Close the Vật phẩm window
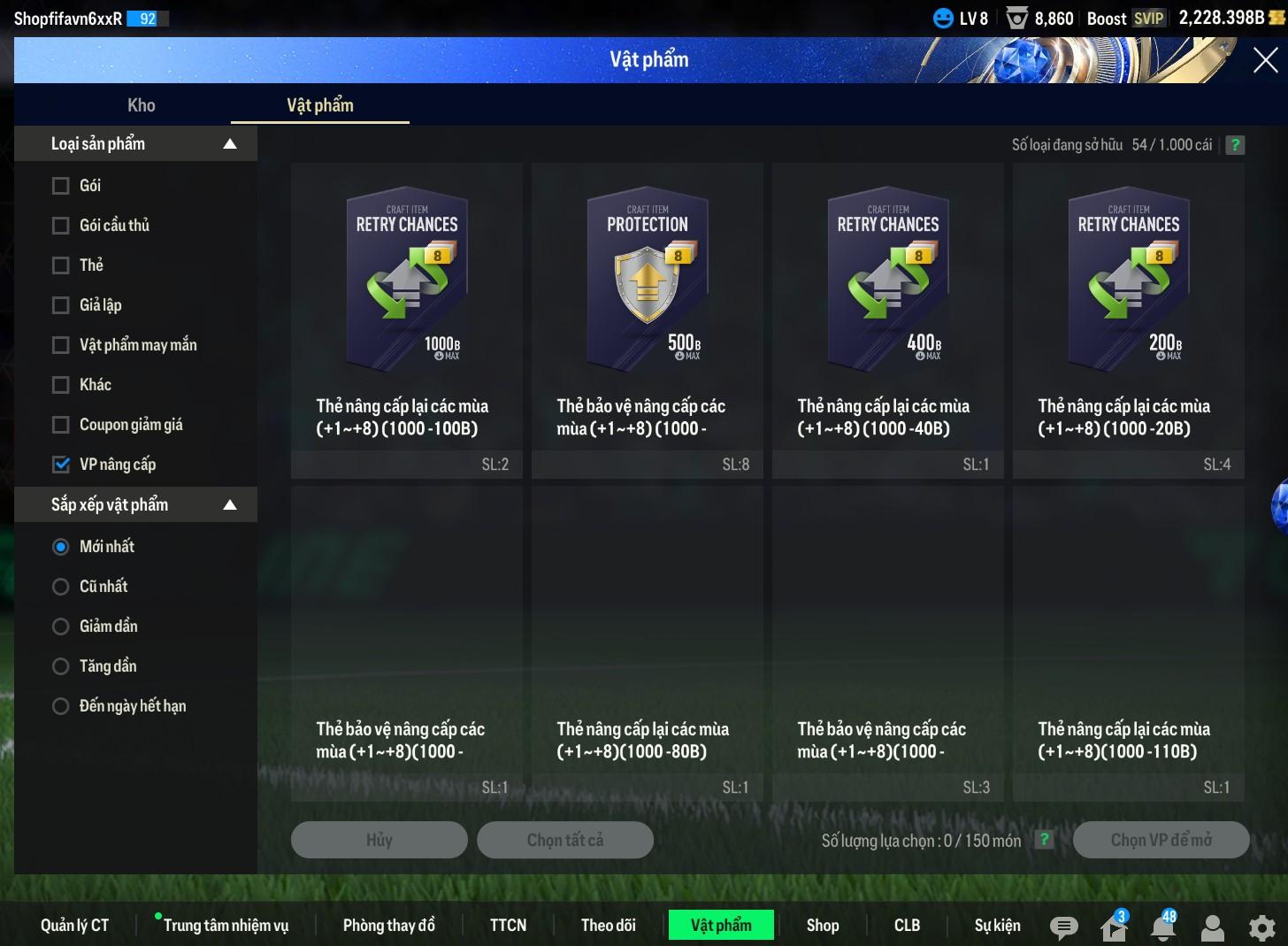This screenshot has height=946, width=1288. tap(1265, 60)
